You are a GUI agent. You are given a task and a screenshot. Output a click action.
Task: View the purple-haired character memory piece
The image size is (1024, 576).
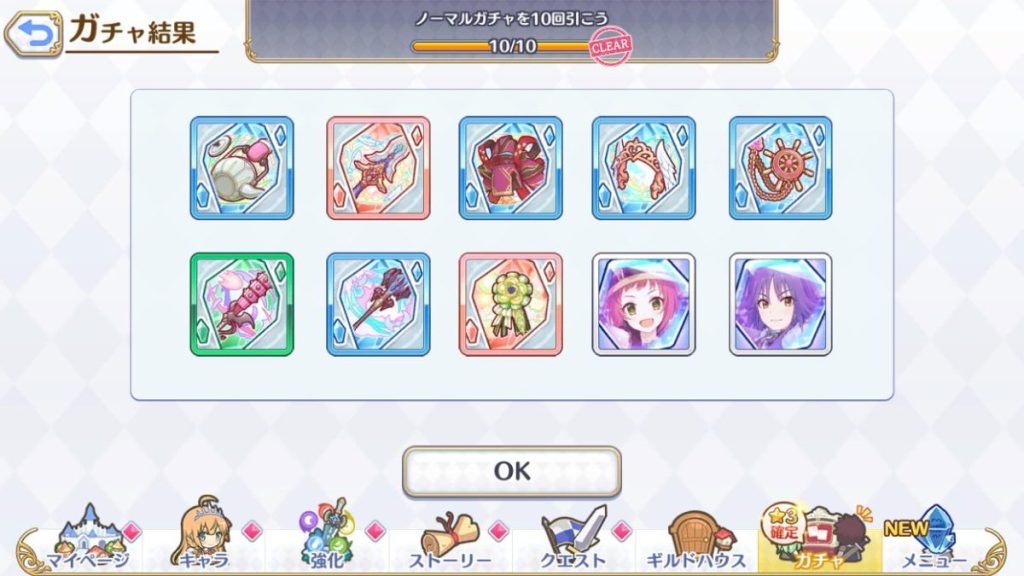[780, 304]
